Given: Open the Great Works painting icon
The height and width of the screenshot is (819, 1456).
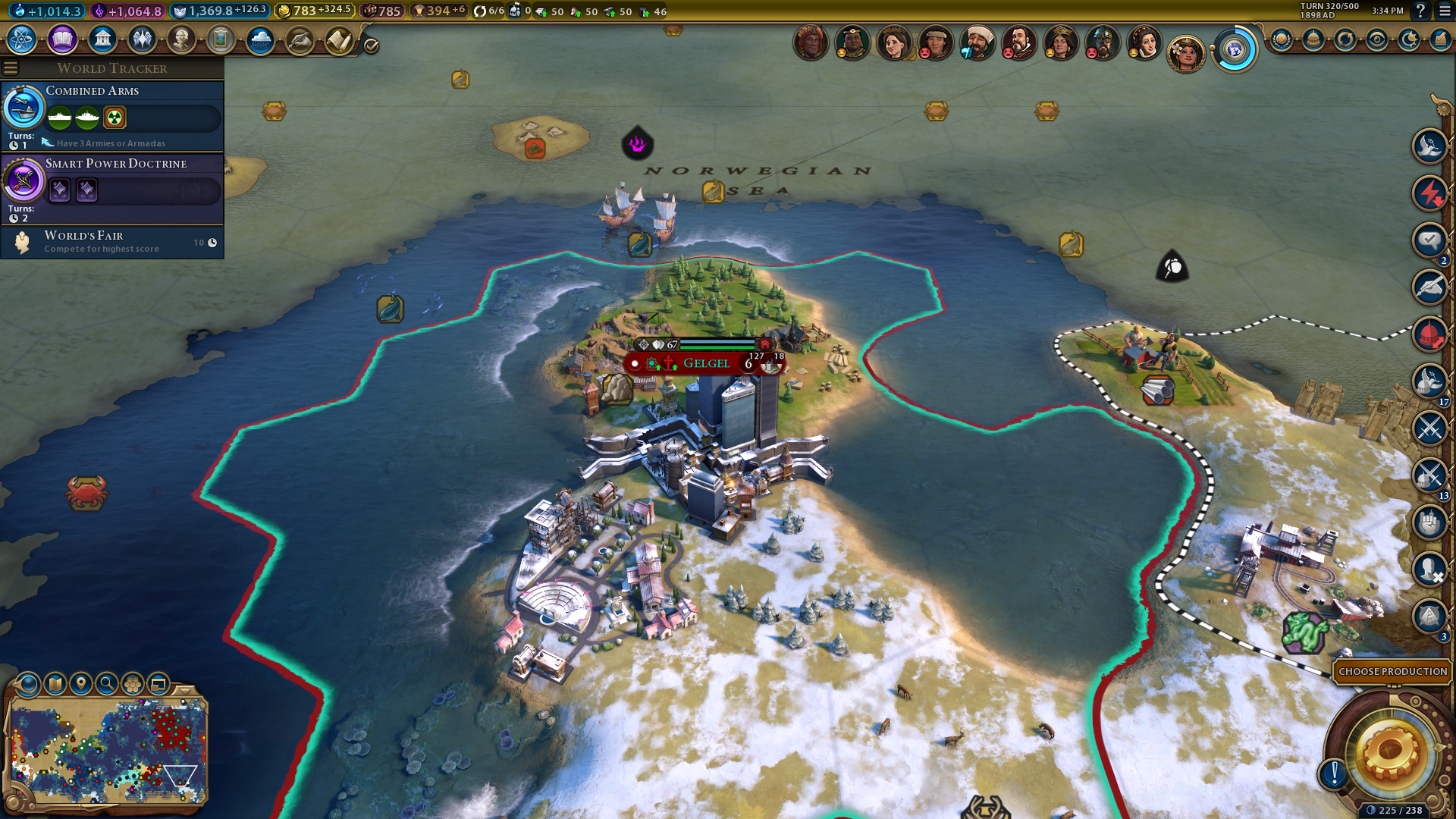Looking at the screenshot, I should tap(221, 39).
